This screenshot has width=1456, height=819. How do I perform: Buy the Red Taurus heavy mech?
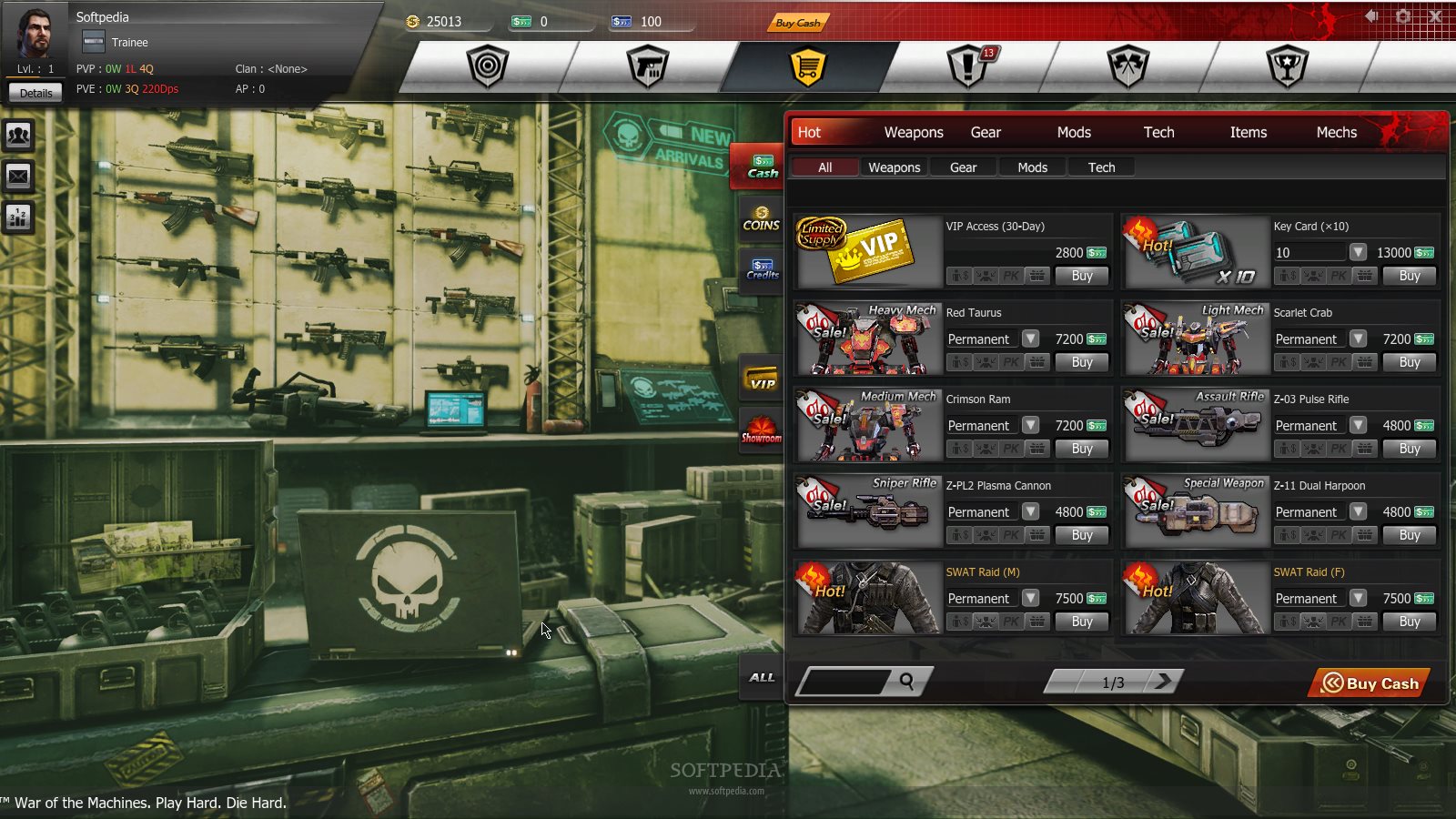[1081, 362]
